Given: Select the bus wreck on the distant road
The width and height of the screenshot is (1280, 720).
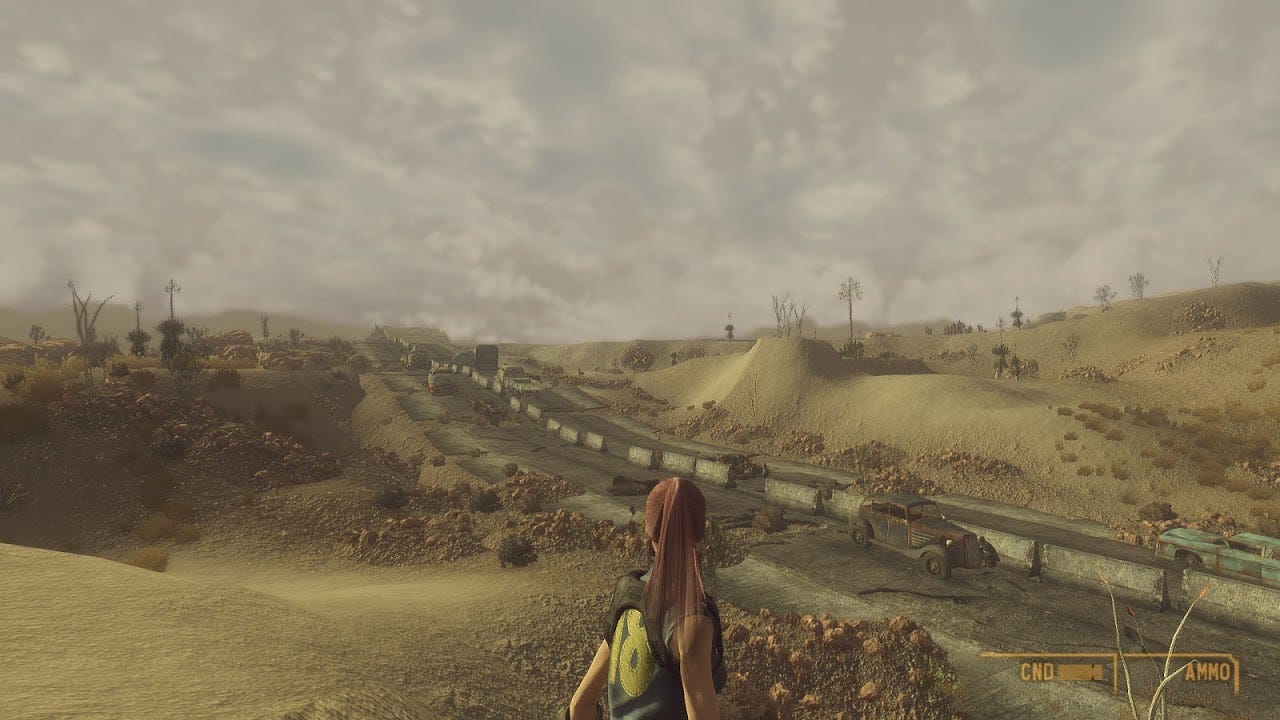Looking at the screenshot, I should click(x=487, y=362).
